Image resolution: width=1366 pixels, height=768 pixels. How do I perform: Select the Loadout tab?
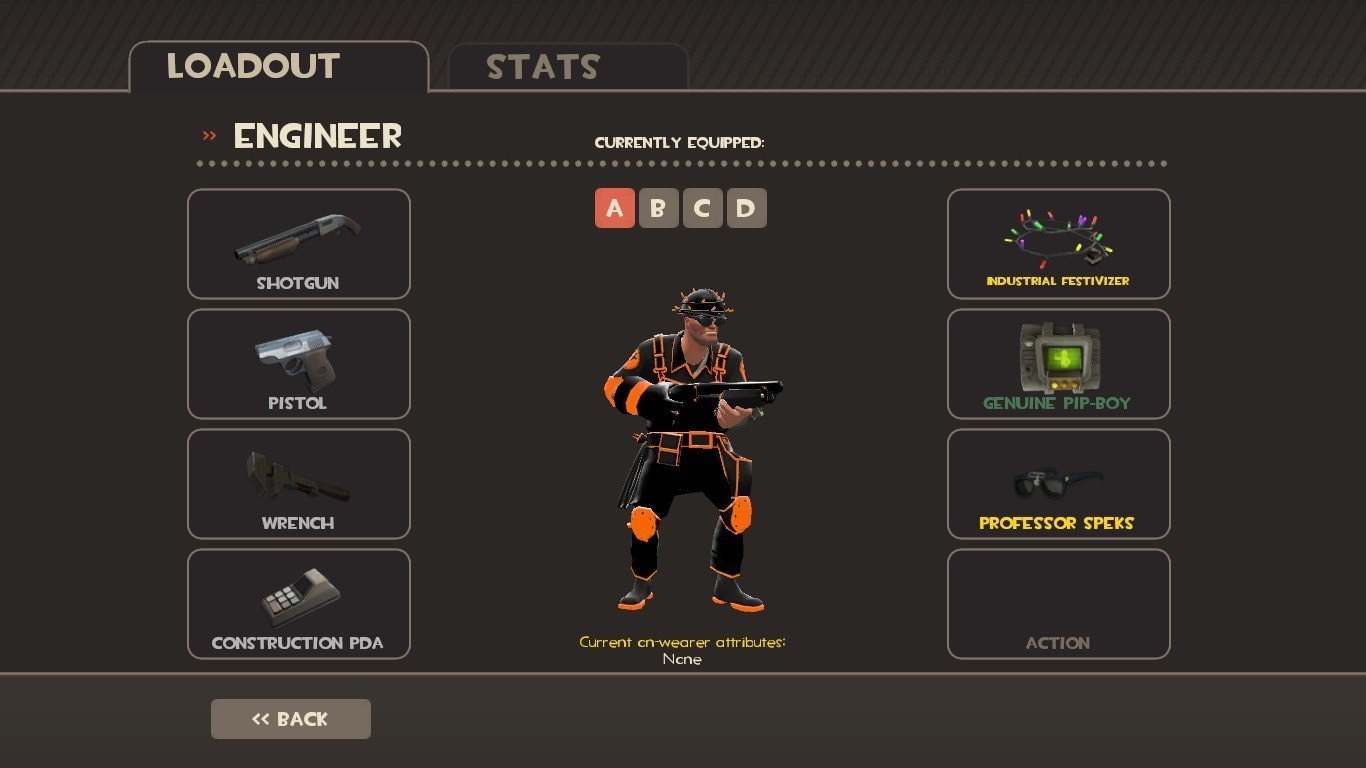pyautogui.click(x=278, y=67)
